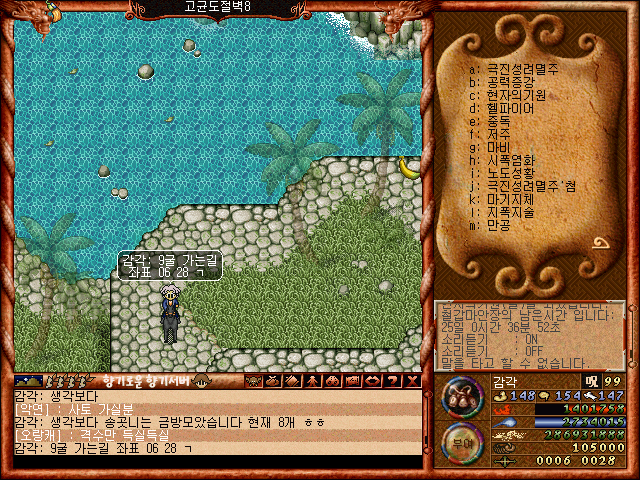Select the 지폭지술 spell
The height and width of the screenshot is (480, 640).
[510, 213]
